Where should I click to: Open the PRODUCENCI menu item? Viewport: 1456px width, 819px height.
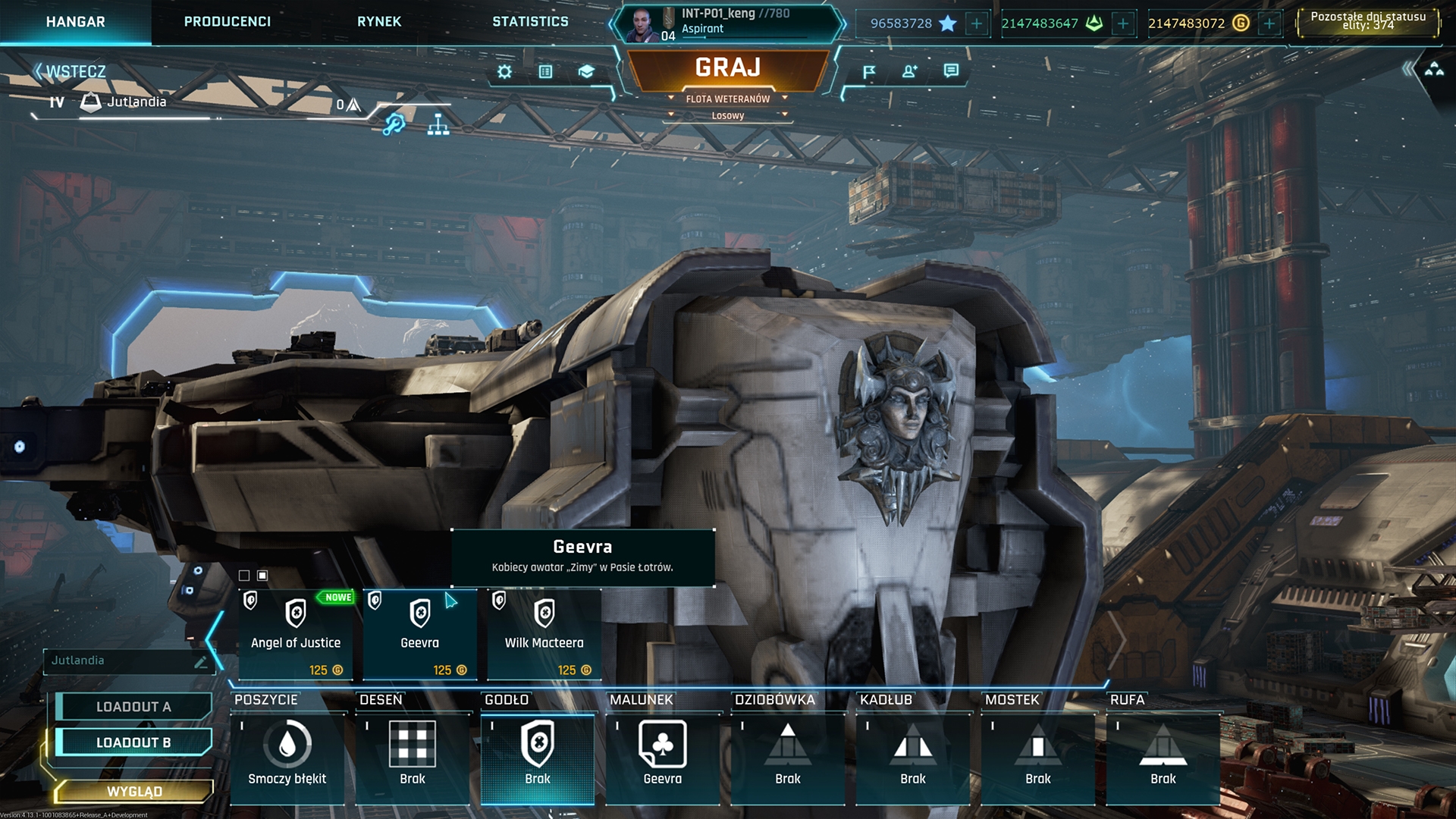coord(226,21)
